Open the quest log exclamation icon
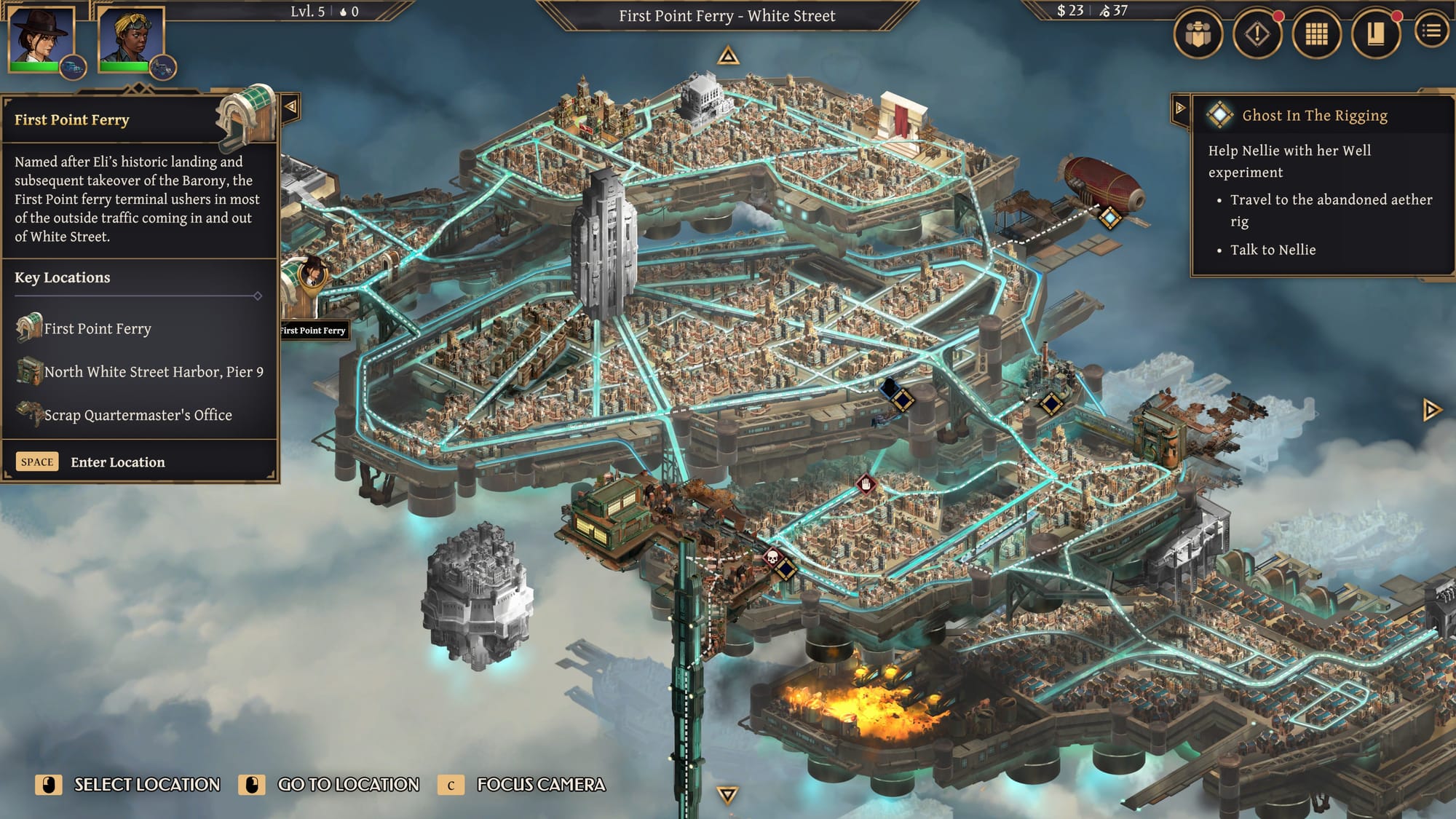 [x=1257, y=33]
